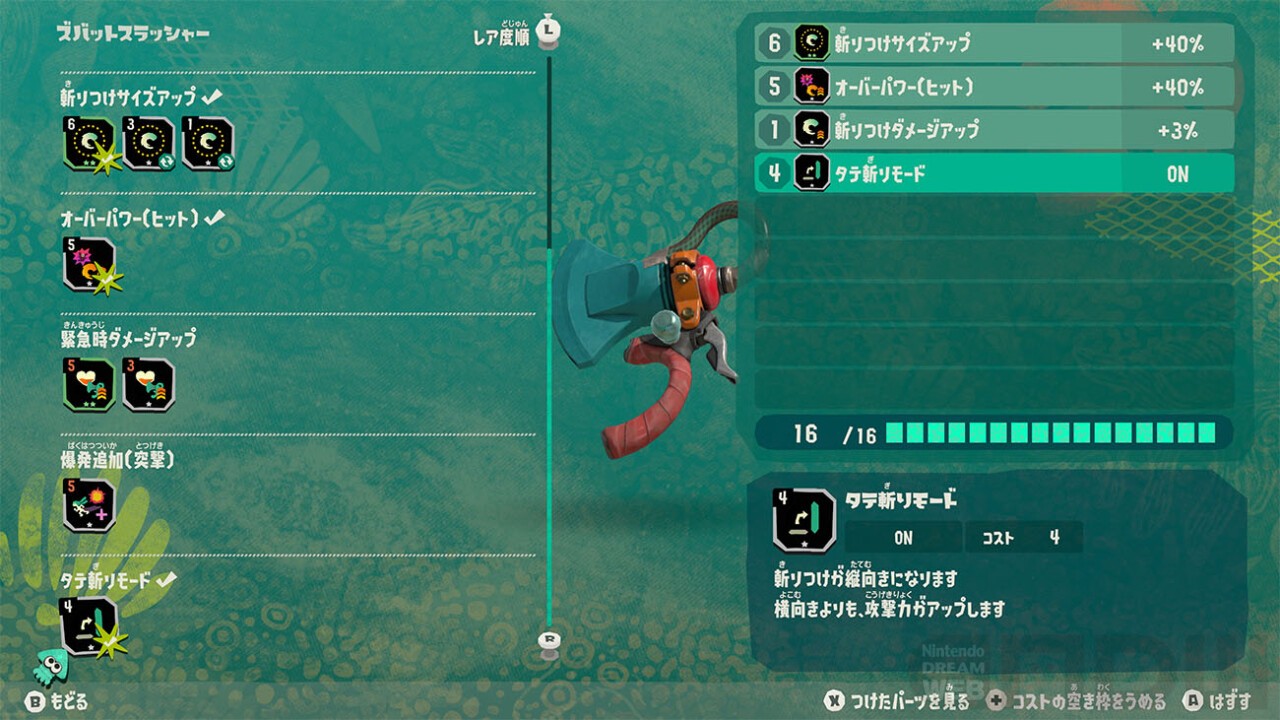The height and width of the screenshot is (720, 1280).
Task: Select the タテ斬りモード chip in the list
Action: click(x=90, y=626)
